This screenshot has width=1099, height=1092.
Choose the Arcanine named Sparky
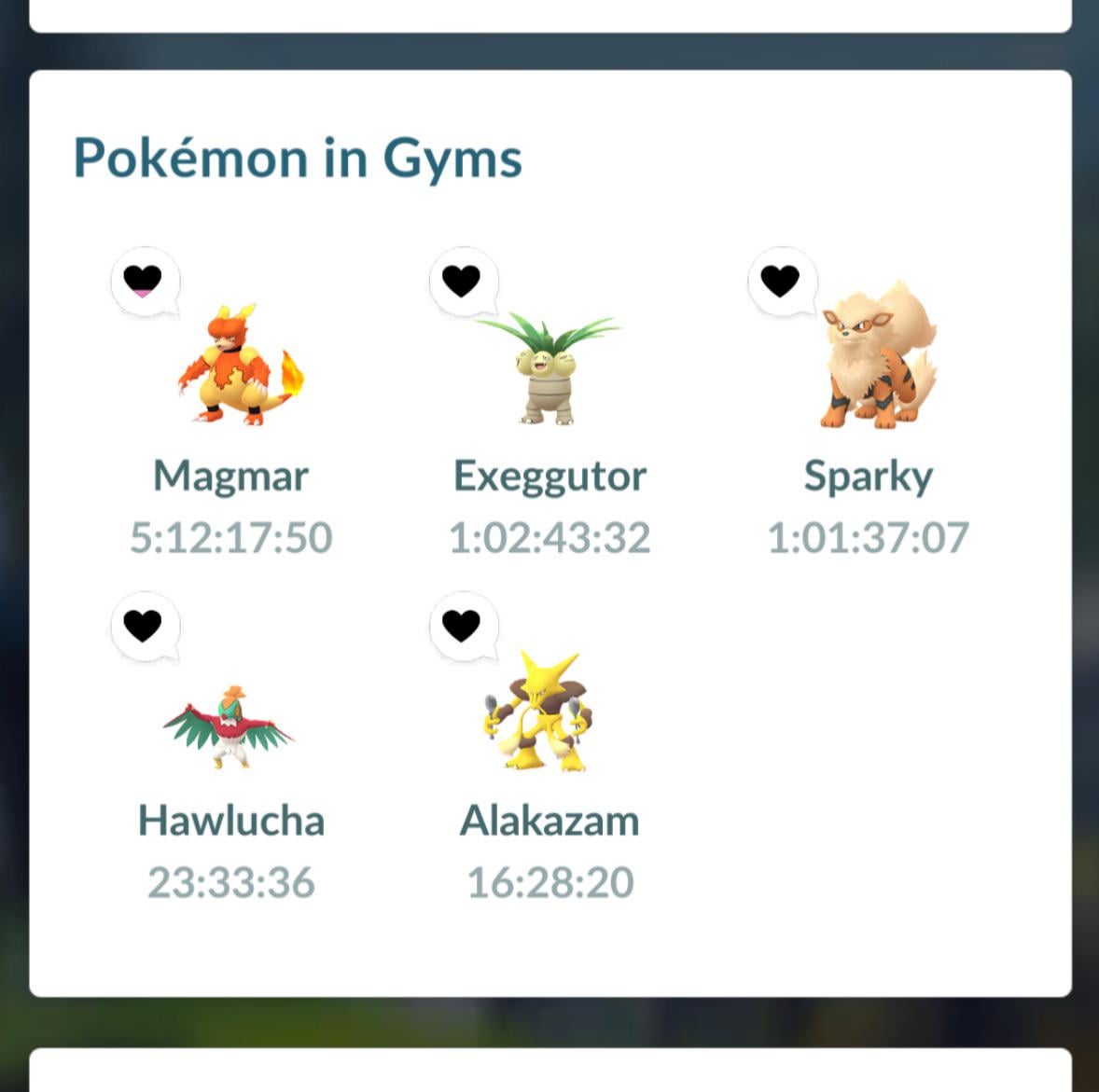(877, 359)
